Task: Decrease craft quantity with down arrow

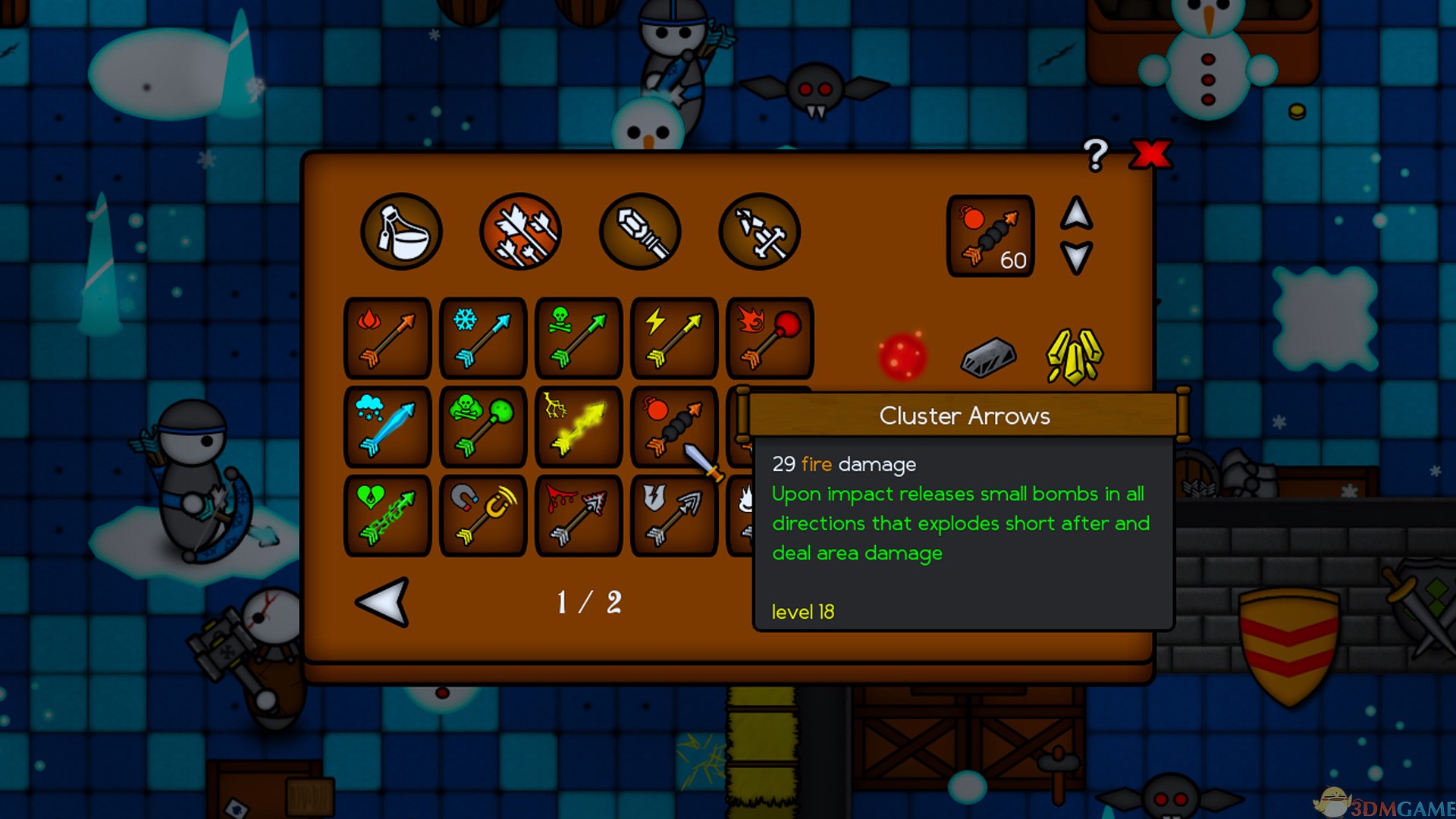Action: 1076,257
